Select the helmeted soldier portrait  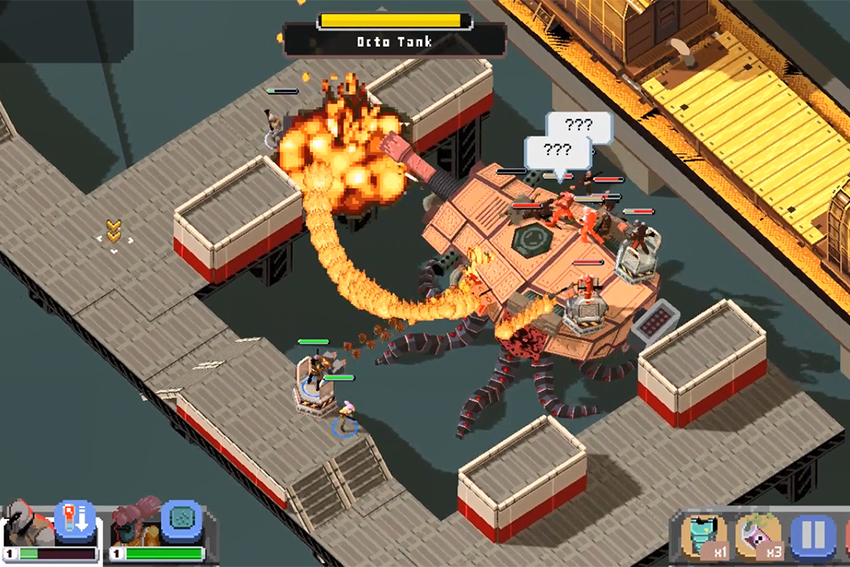(27, 527)
